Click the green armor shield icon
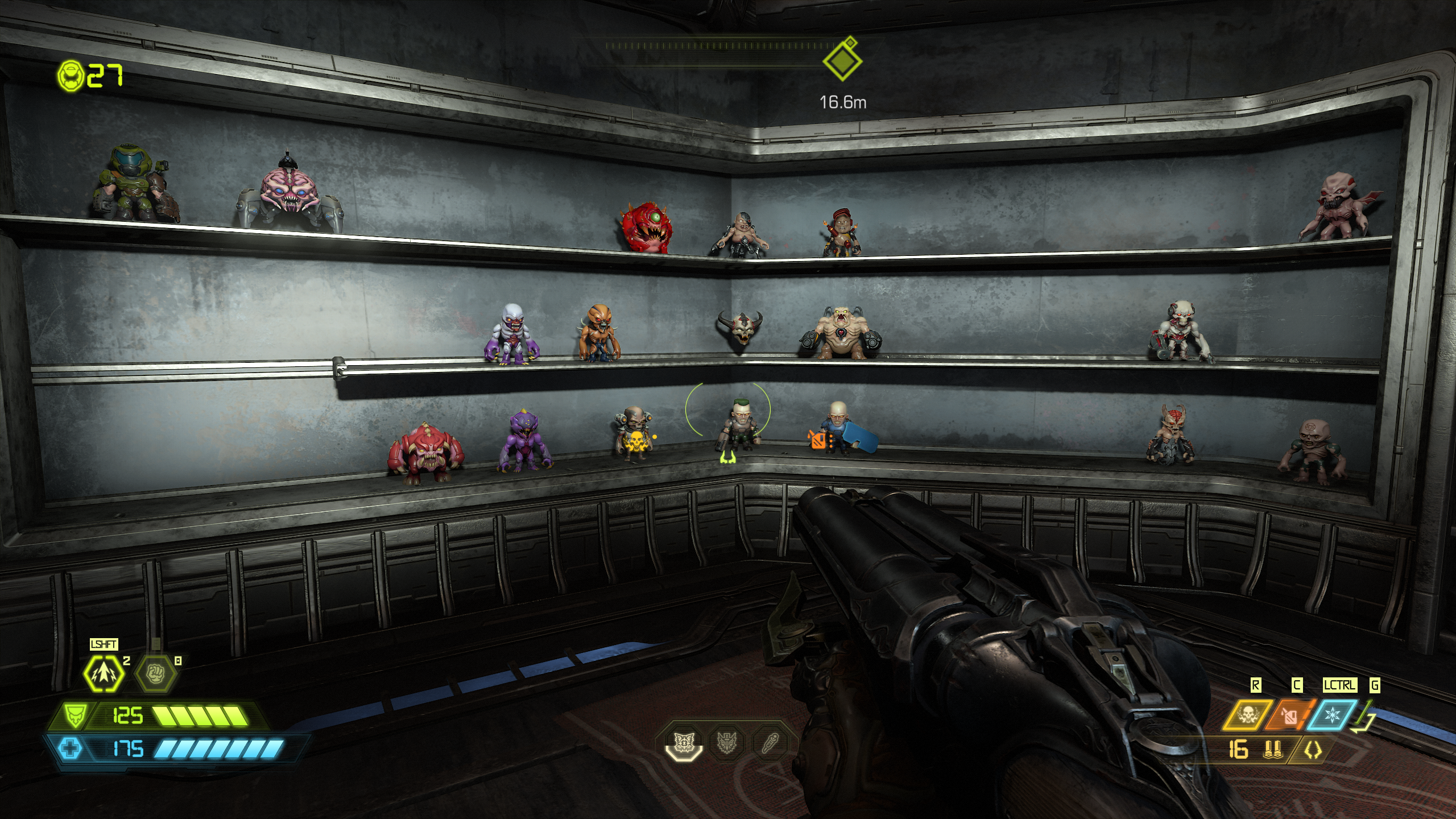The width and height of the screenshot is (1456, 819). pyautogui.click(x=74, y=716)
